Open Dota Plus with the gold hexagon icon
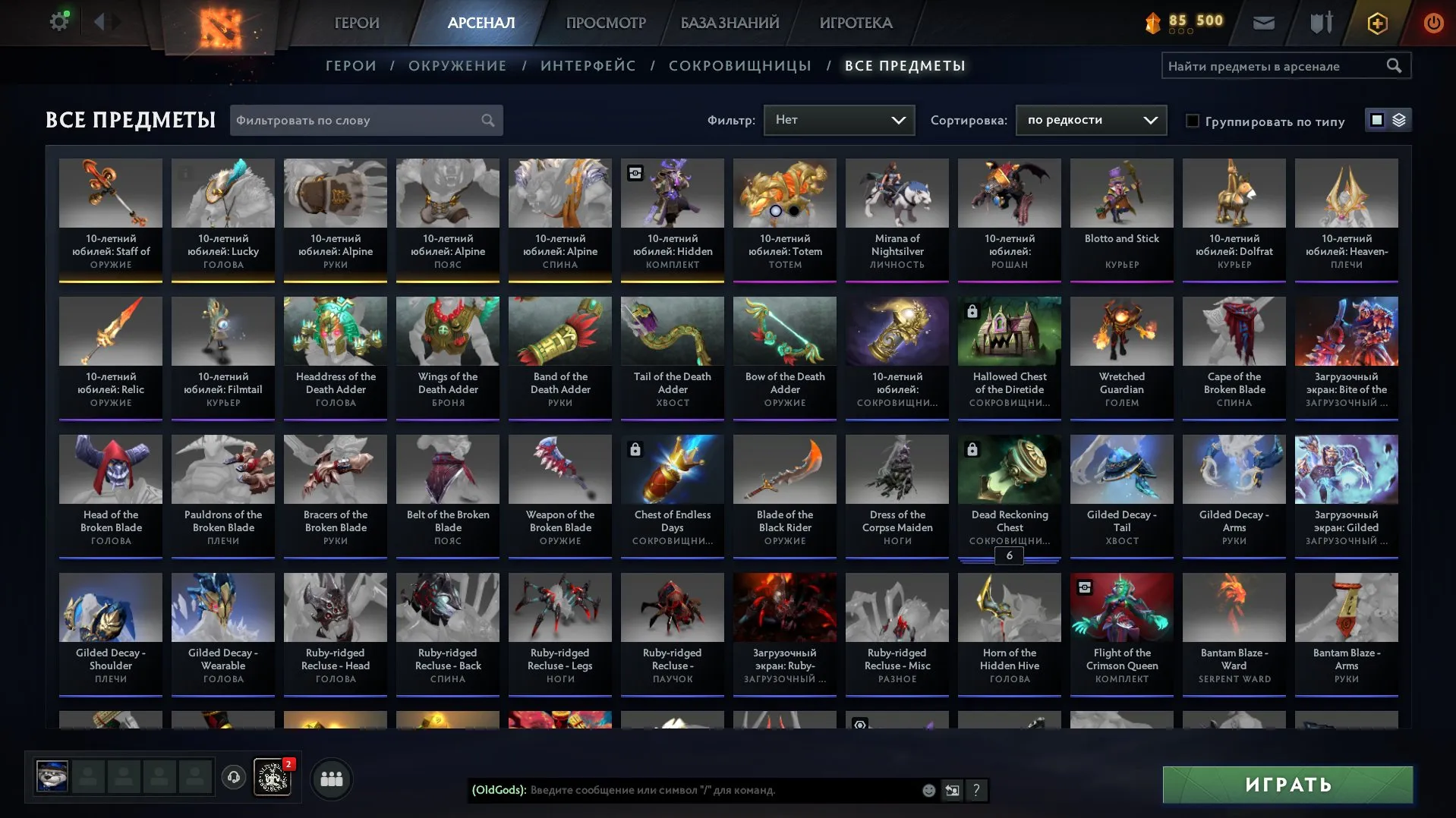 [1376, 23]
